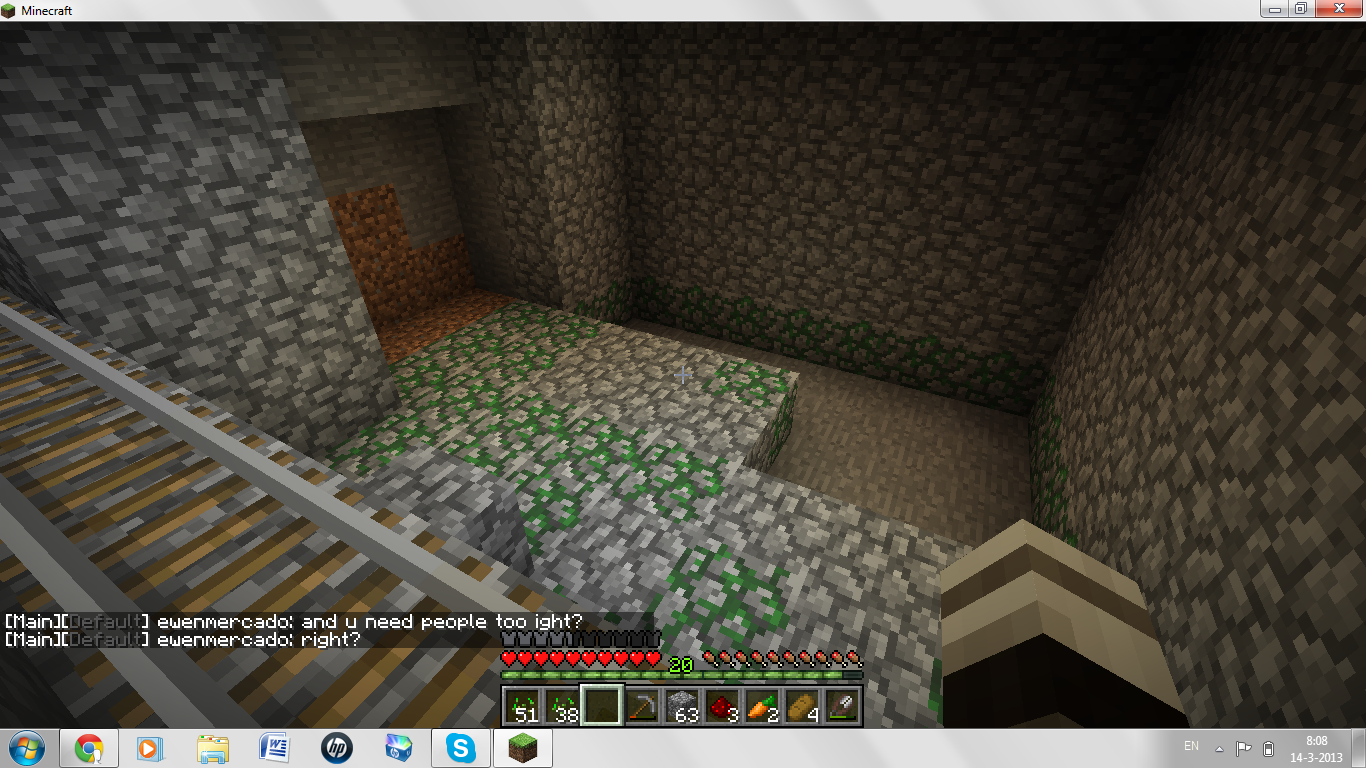Select the seeds stack of 51
Screen dimensions: 1366x768
pyautogui.click(x=522, y=707)
